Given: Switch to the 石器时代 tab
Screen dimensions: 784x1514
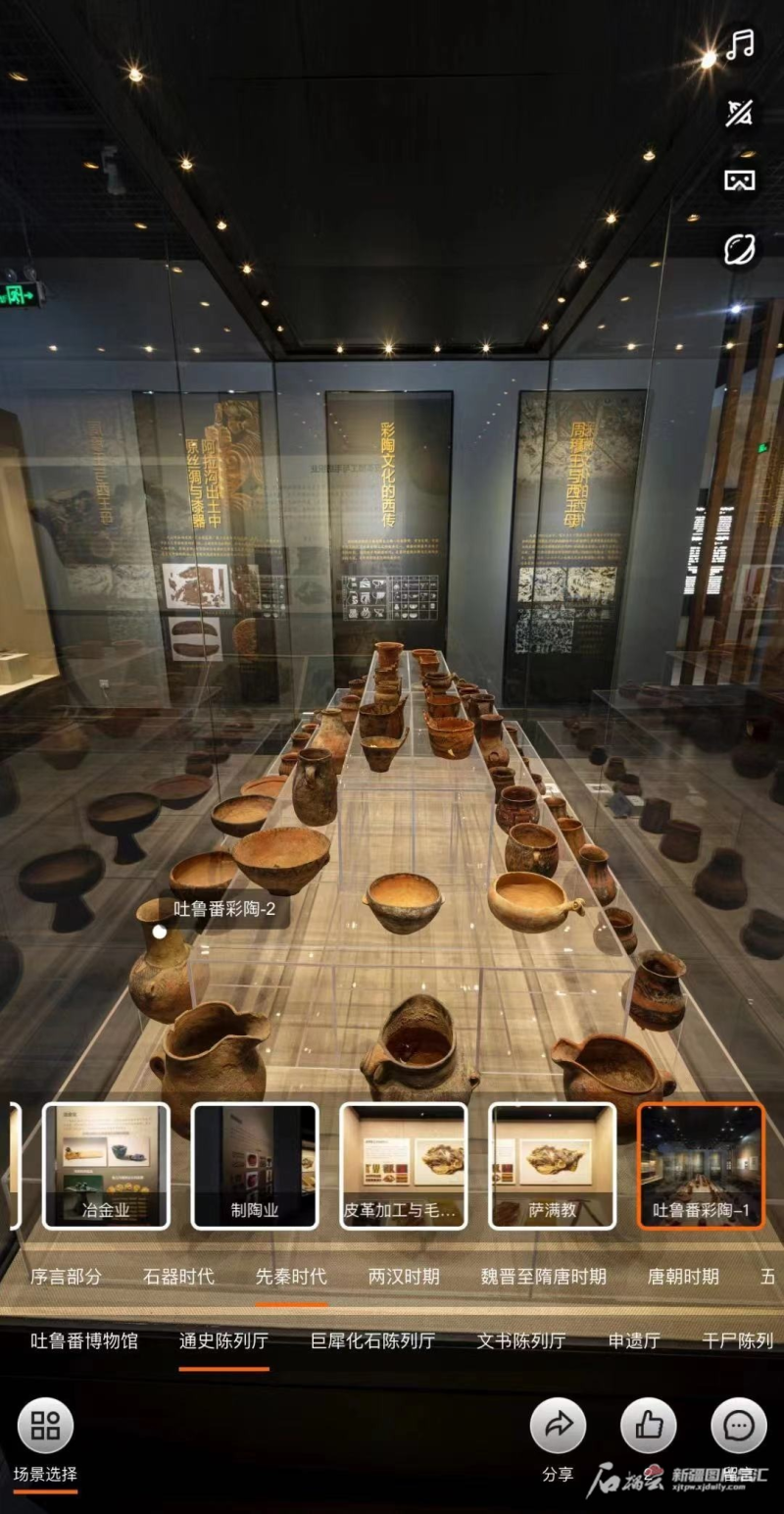Looking at the screenshot, I should (178, 1277).
